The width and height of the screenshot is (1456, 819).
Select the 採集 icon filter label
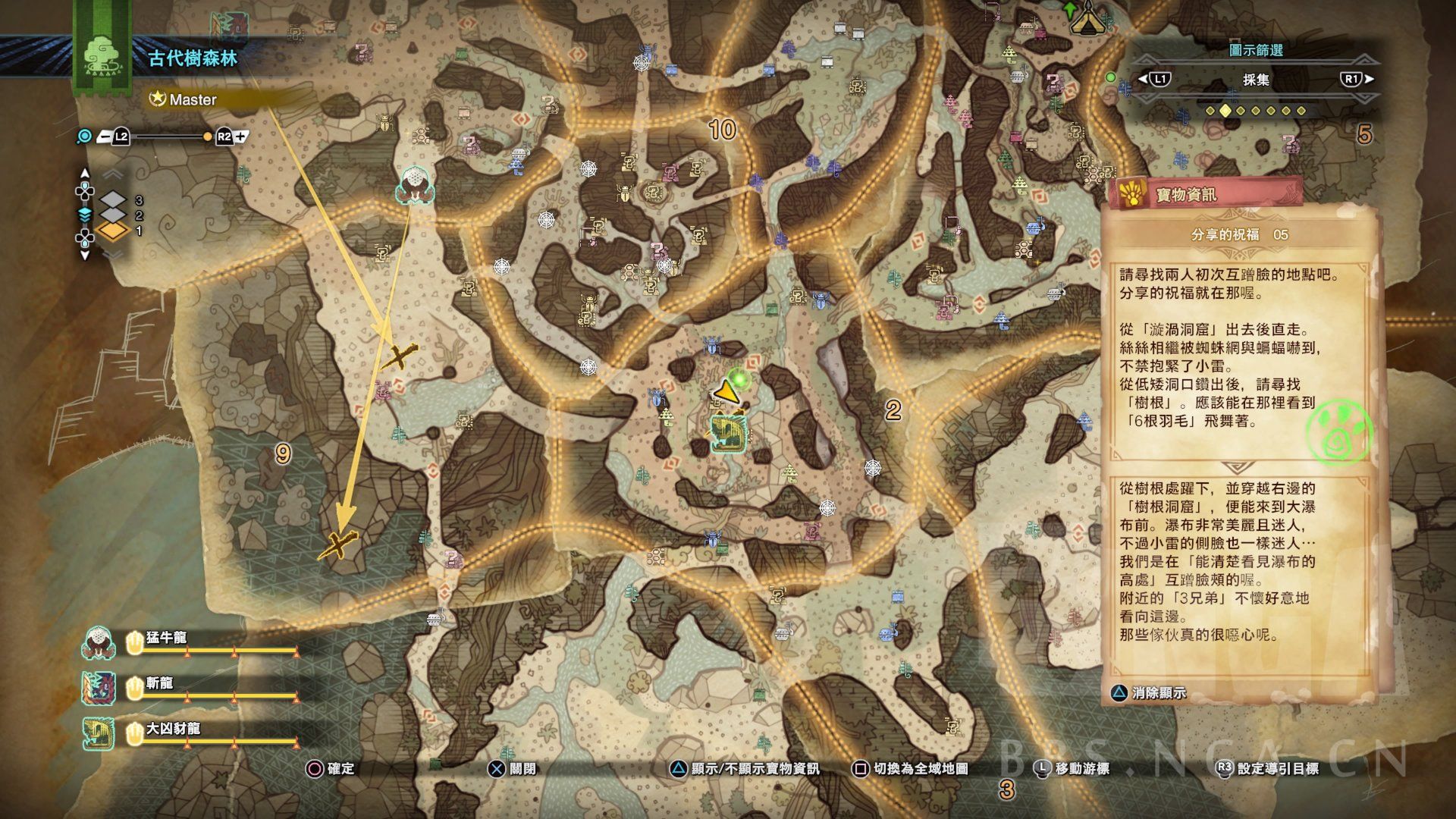(1256, 80)
